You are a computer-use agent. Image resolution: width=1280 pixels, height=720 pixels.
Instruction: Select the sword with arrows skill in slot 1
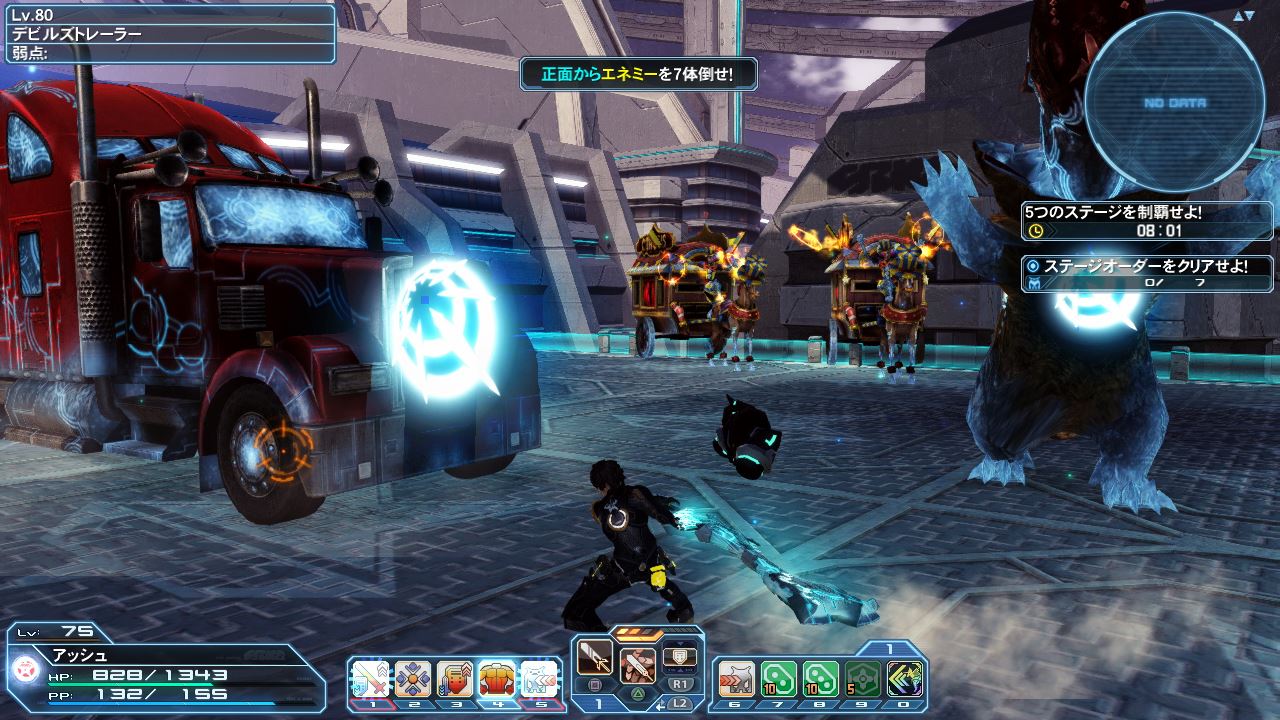369,678
